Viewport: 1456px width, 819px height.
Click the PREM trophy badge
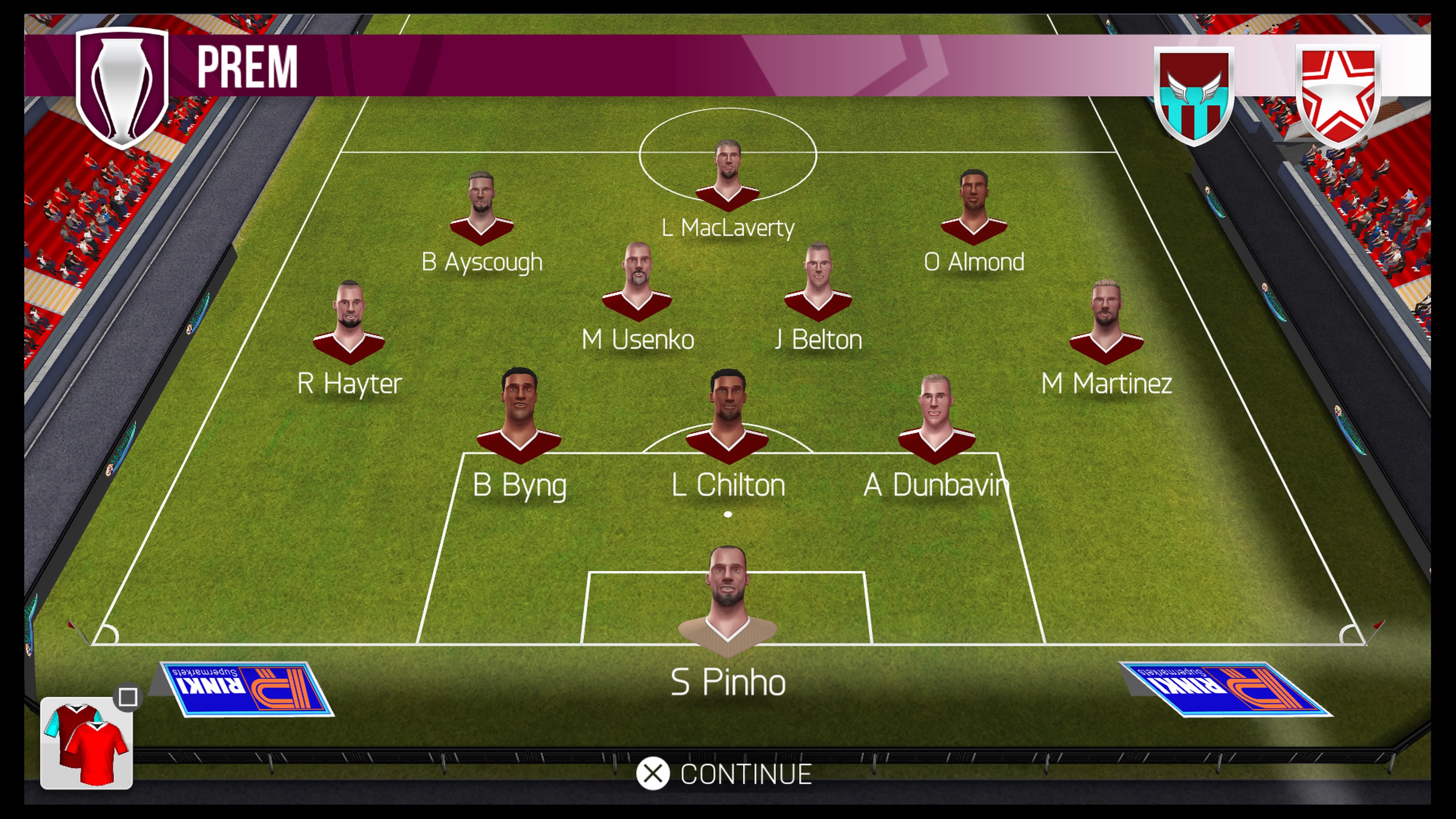click(122, 88)
